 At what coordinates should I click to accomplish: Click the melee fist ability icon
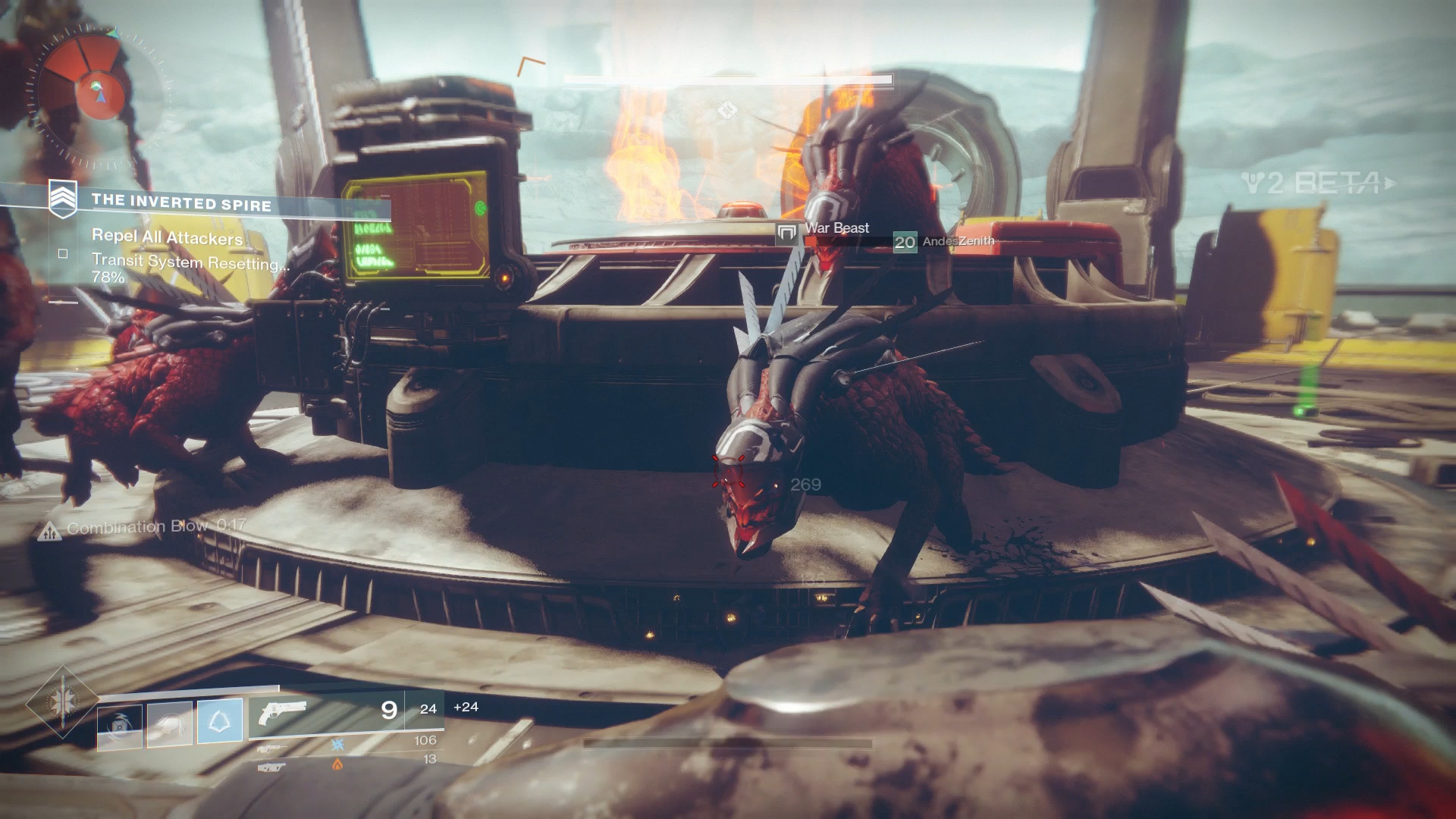point(169,723)
